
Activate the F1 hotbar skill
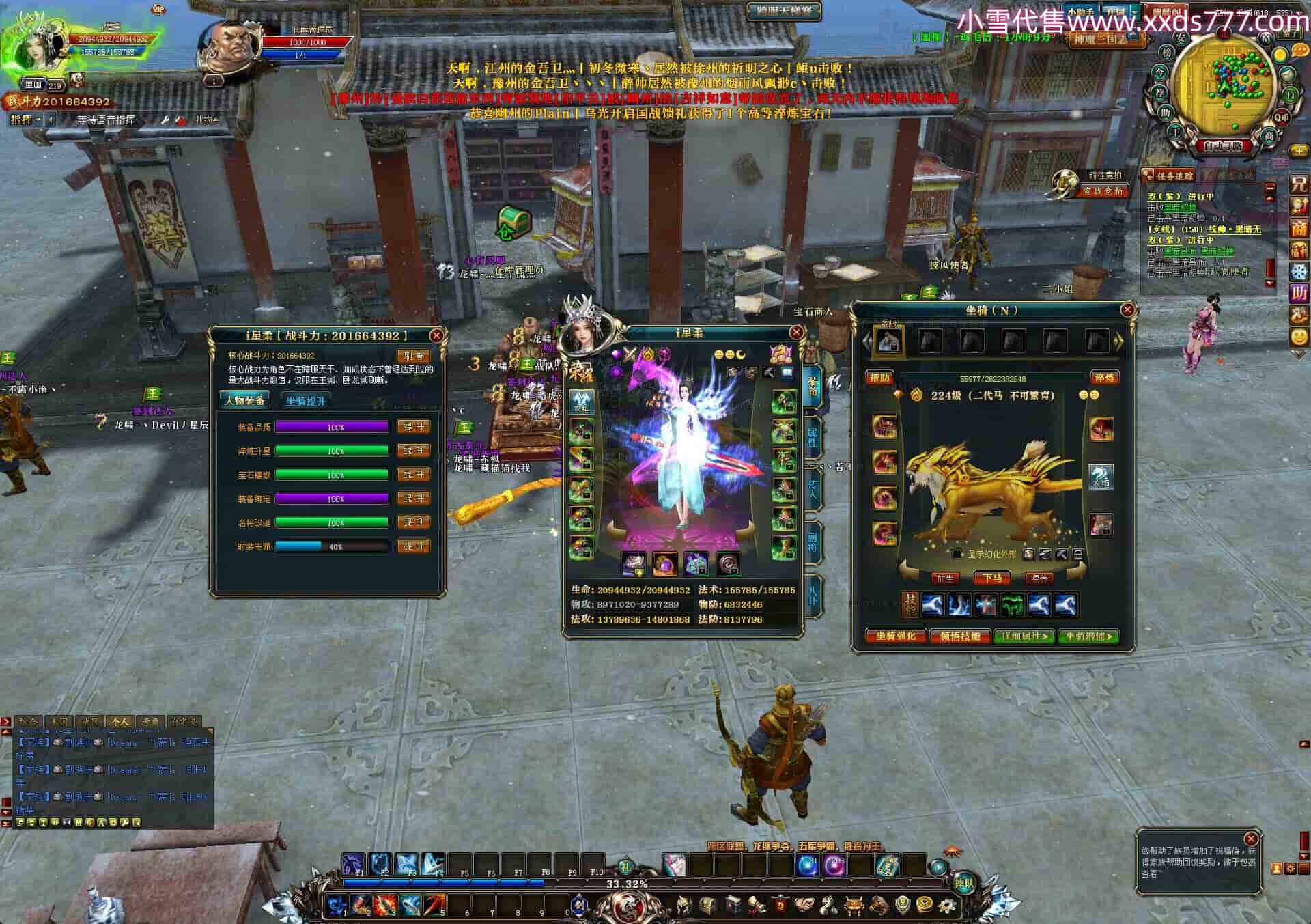(354, 864)
